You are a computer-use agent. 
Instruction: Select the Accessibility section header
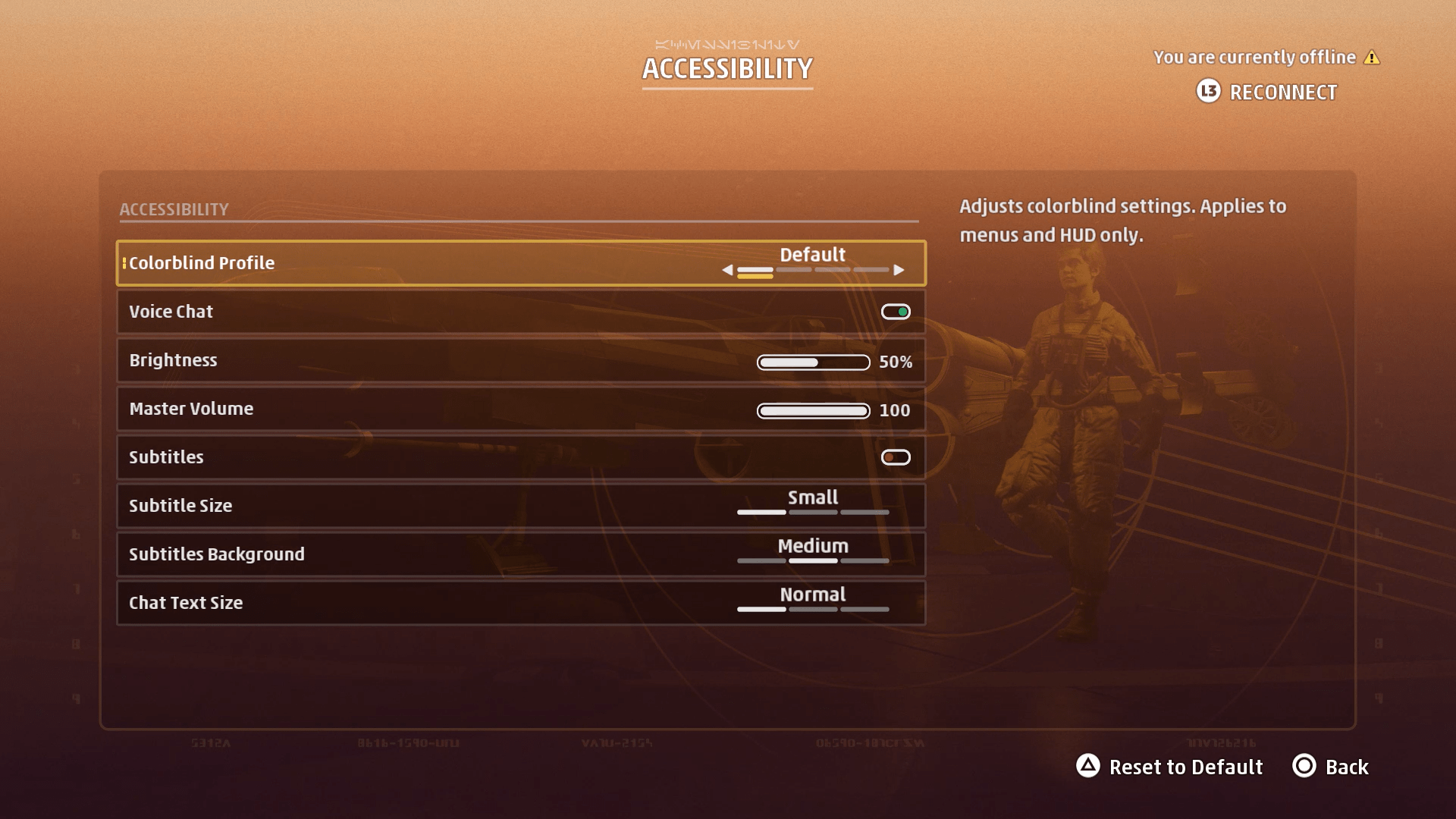pos(174,209)
